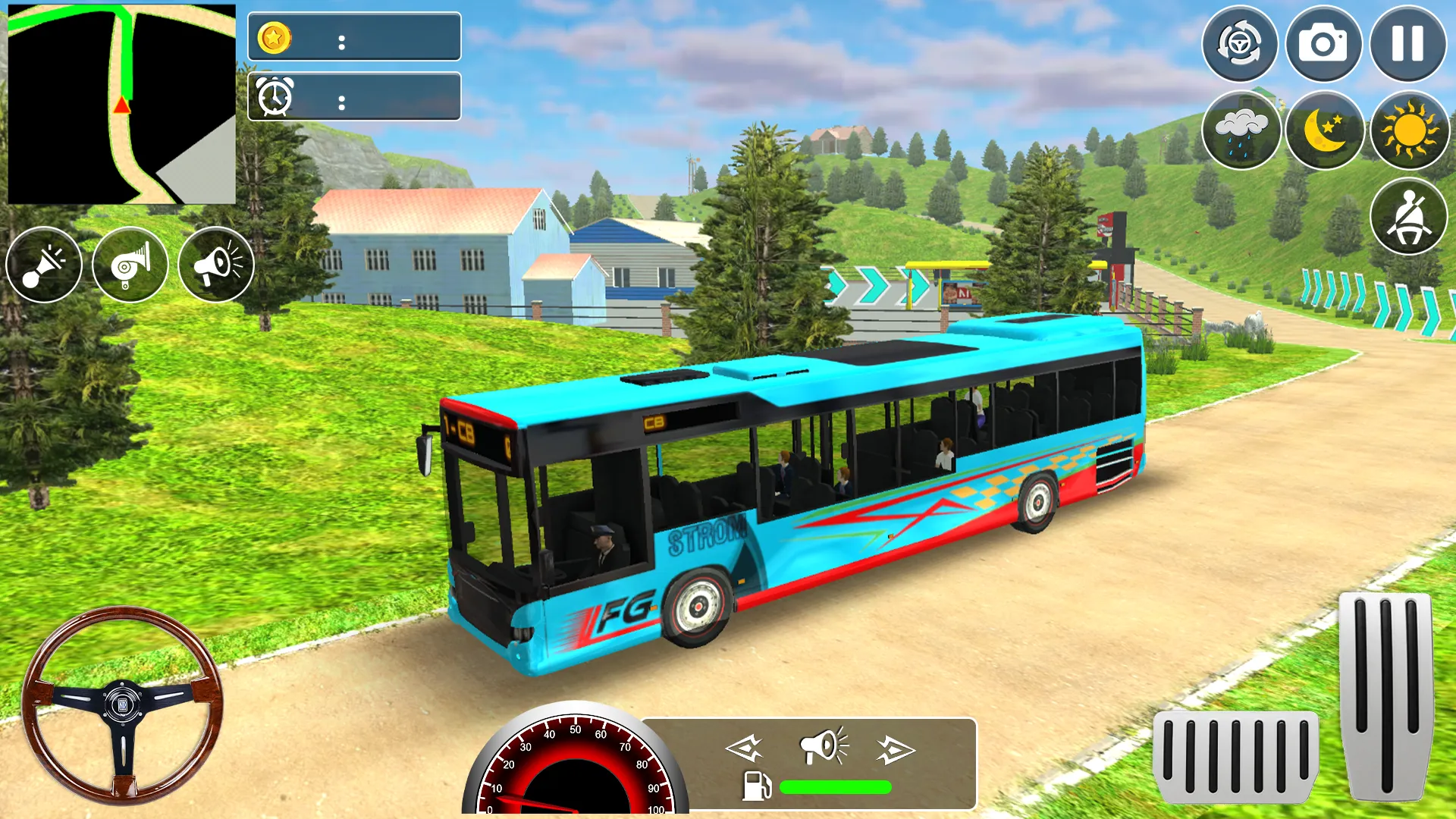1456x819 pixels.
Task: Change to night time mode
Action: 1325,130
